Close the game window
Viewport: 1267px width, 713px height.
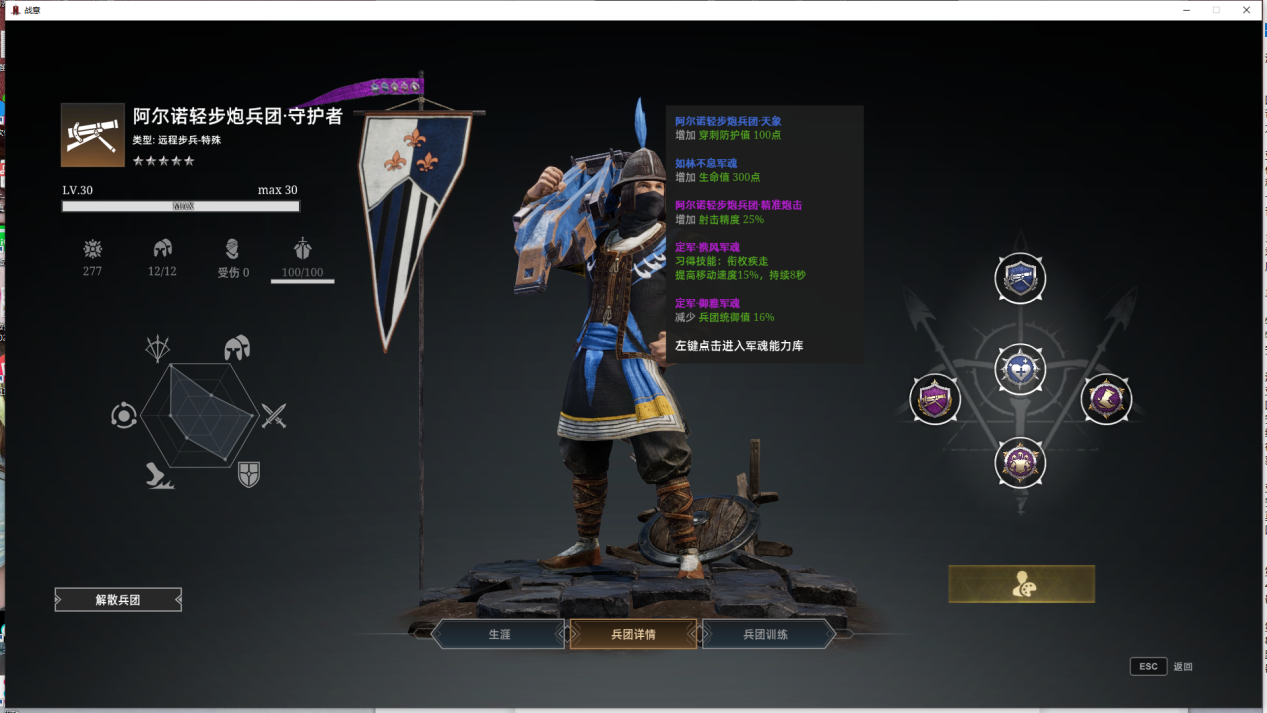coord(1247,10)
